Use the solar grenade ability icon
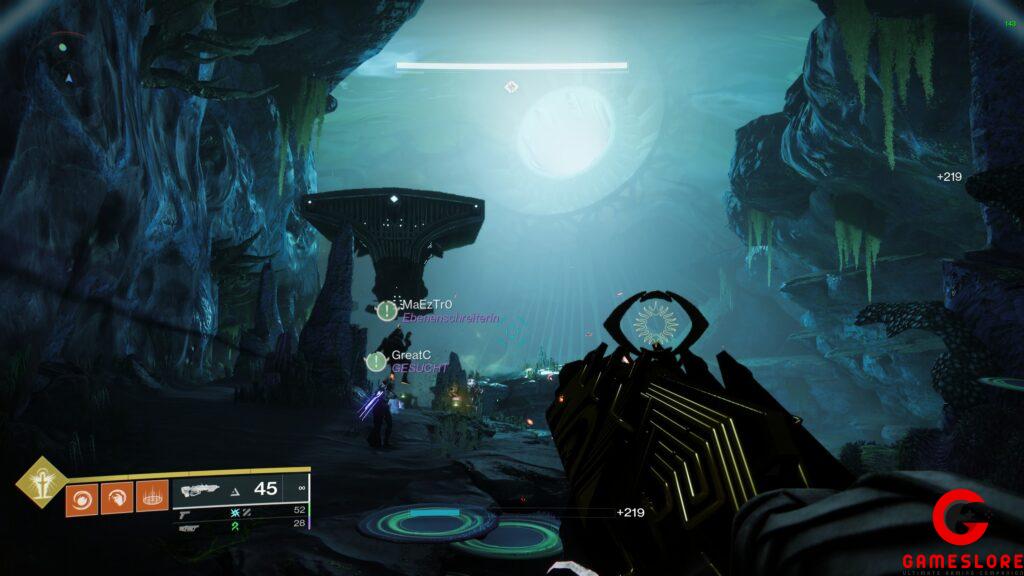 point(81,497)
